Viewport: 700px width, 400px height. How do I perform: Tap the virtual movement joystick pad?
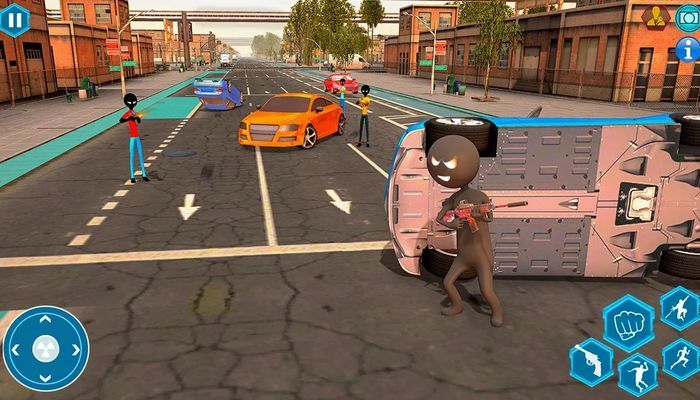[46, 348]
